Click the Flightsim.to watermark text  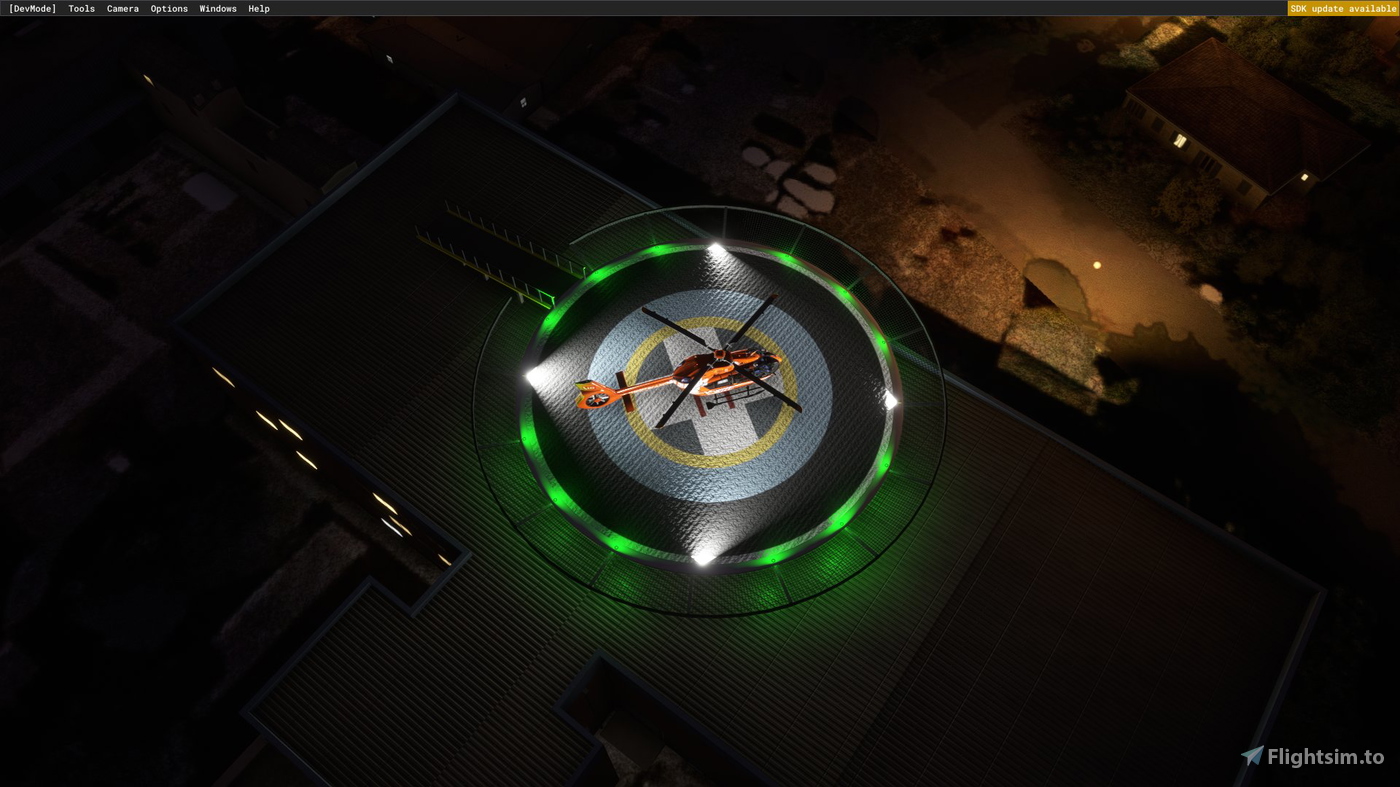tap(1327, 757)
